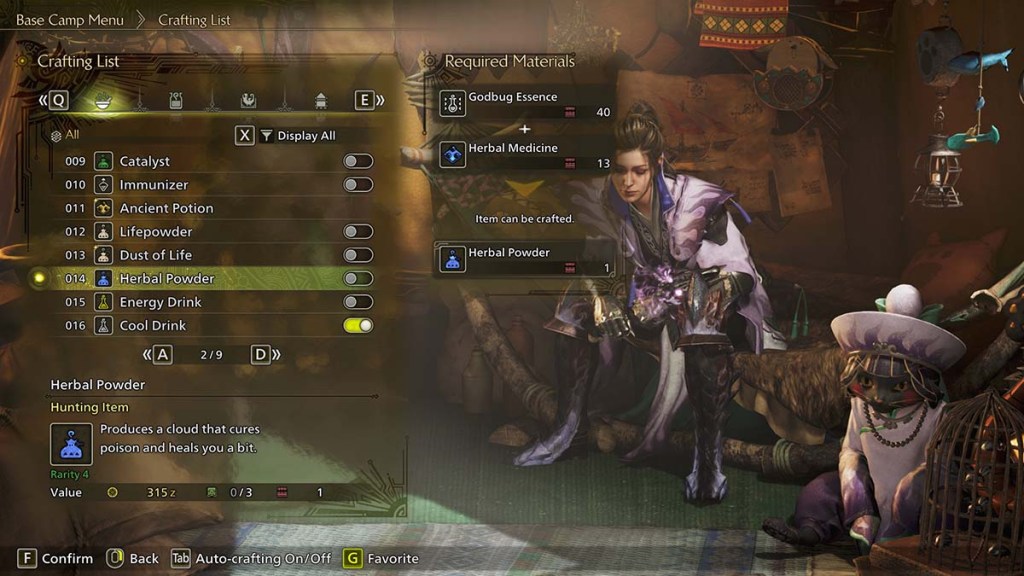This screenshot has height=576, width=1024.
Task: Turn off Cool Drink auto-crafting toggle
Action: pos(357,325)
